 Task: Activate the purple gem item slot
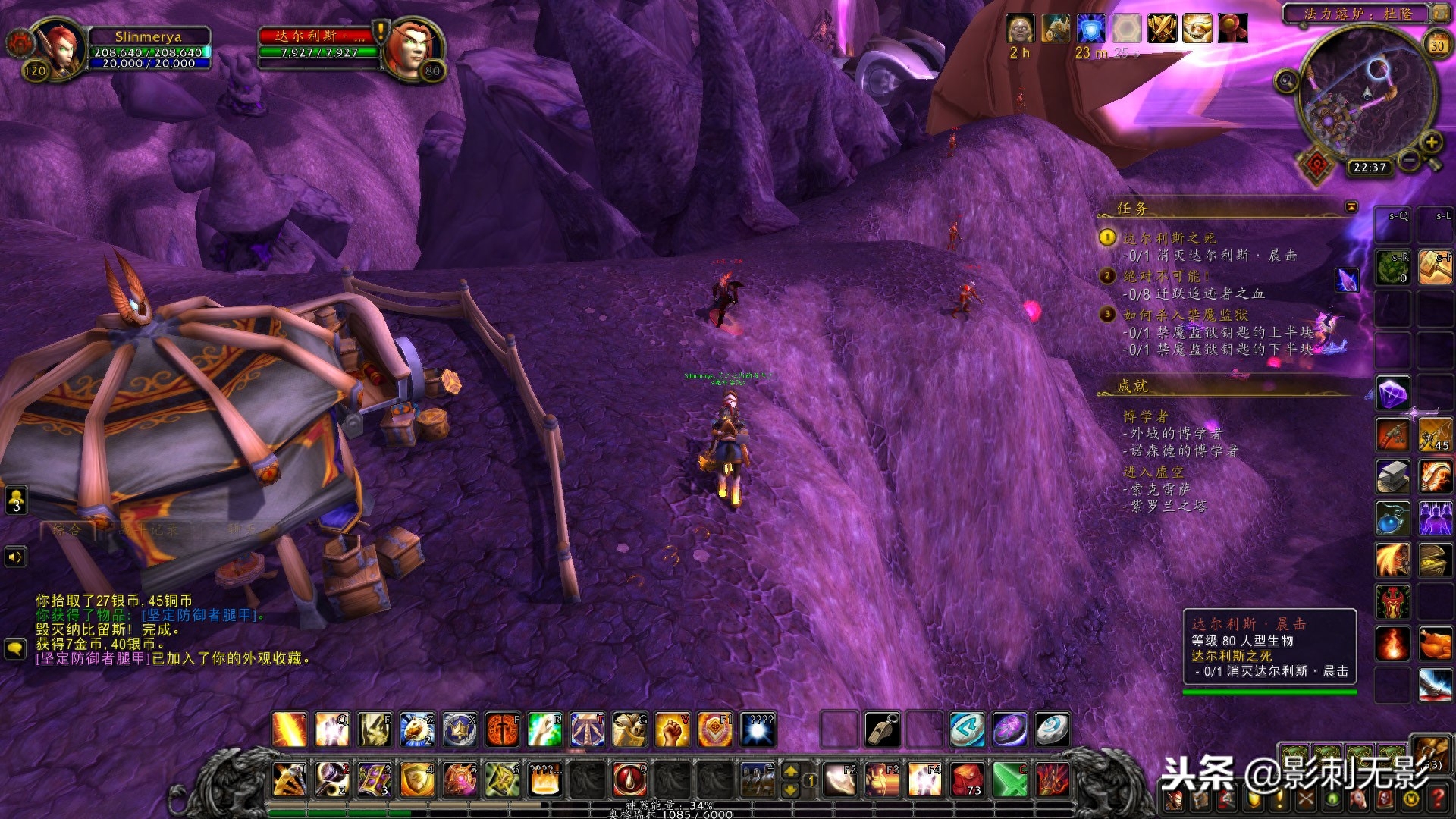(1392, 393)
